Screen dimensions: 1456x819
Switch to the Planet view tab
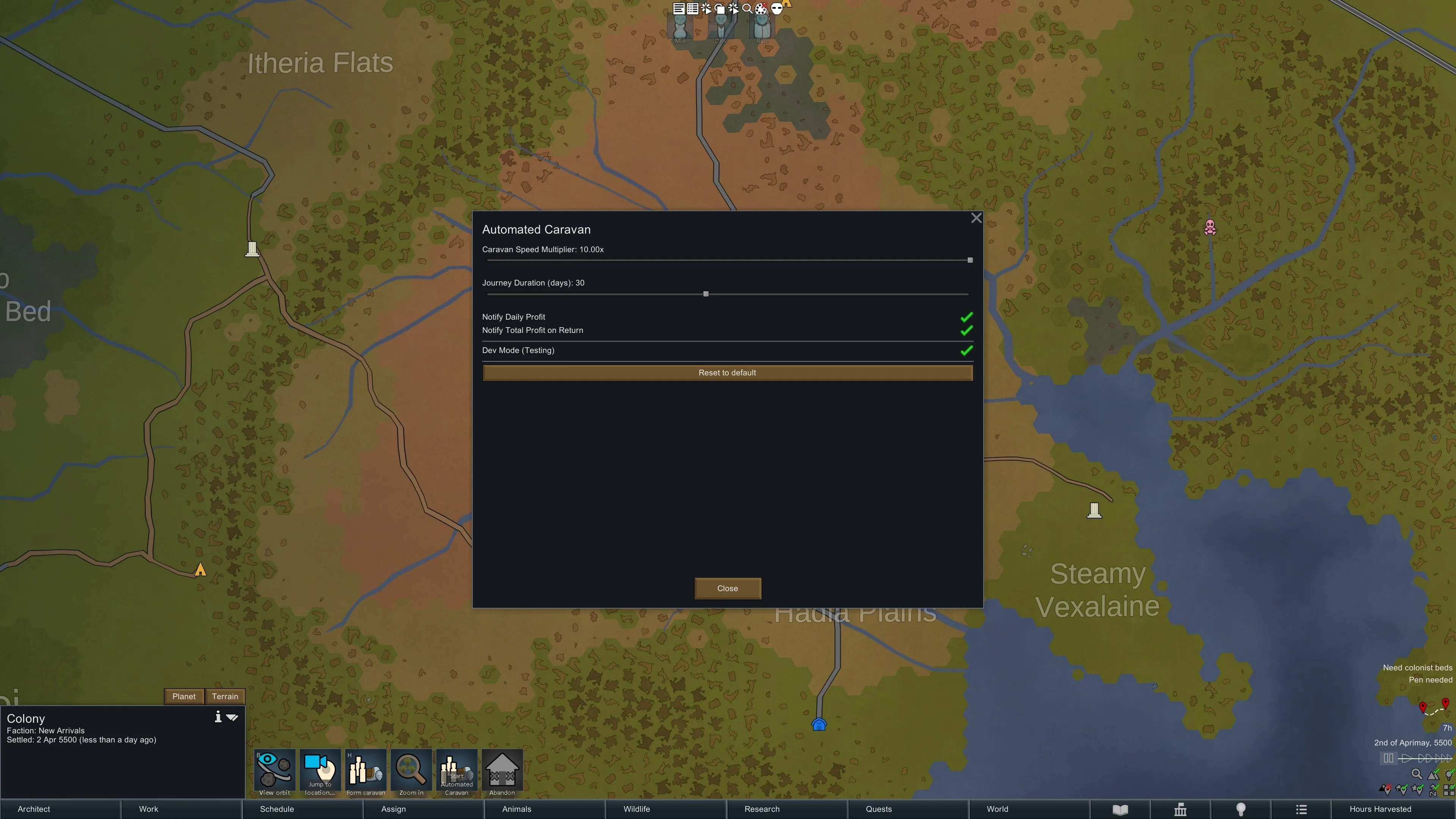coord(184,697)
